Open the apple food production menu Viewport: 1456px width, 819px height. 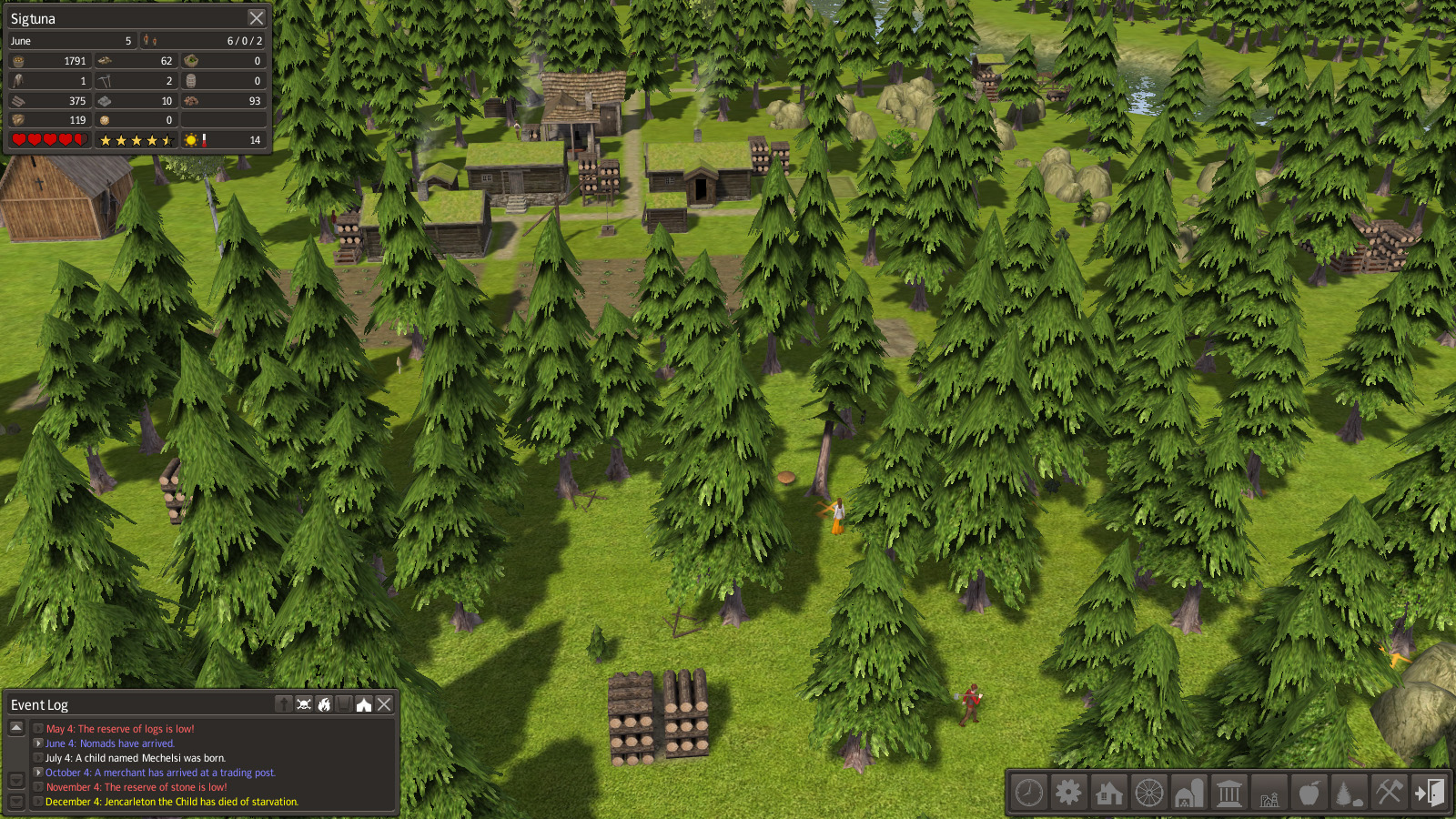(1309, 793)
